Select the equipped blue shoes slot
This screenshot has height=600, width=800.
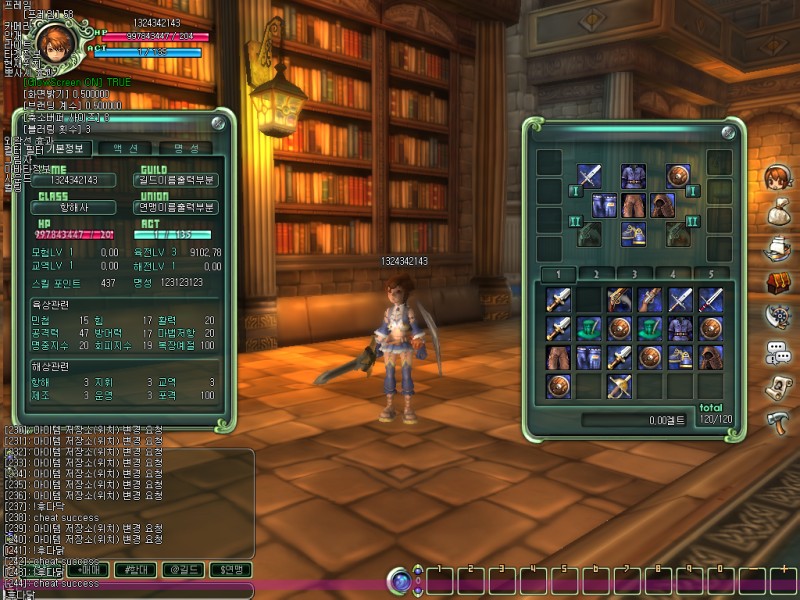pyautogui.click(x=632, y=234)
